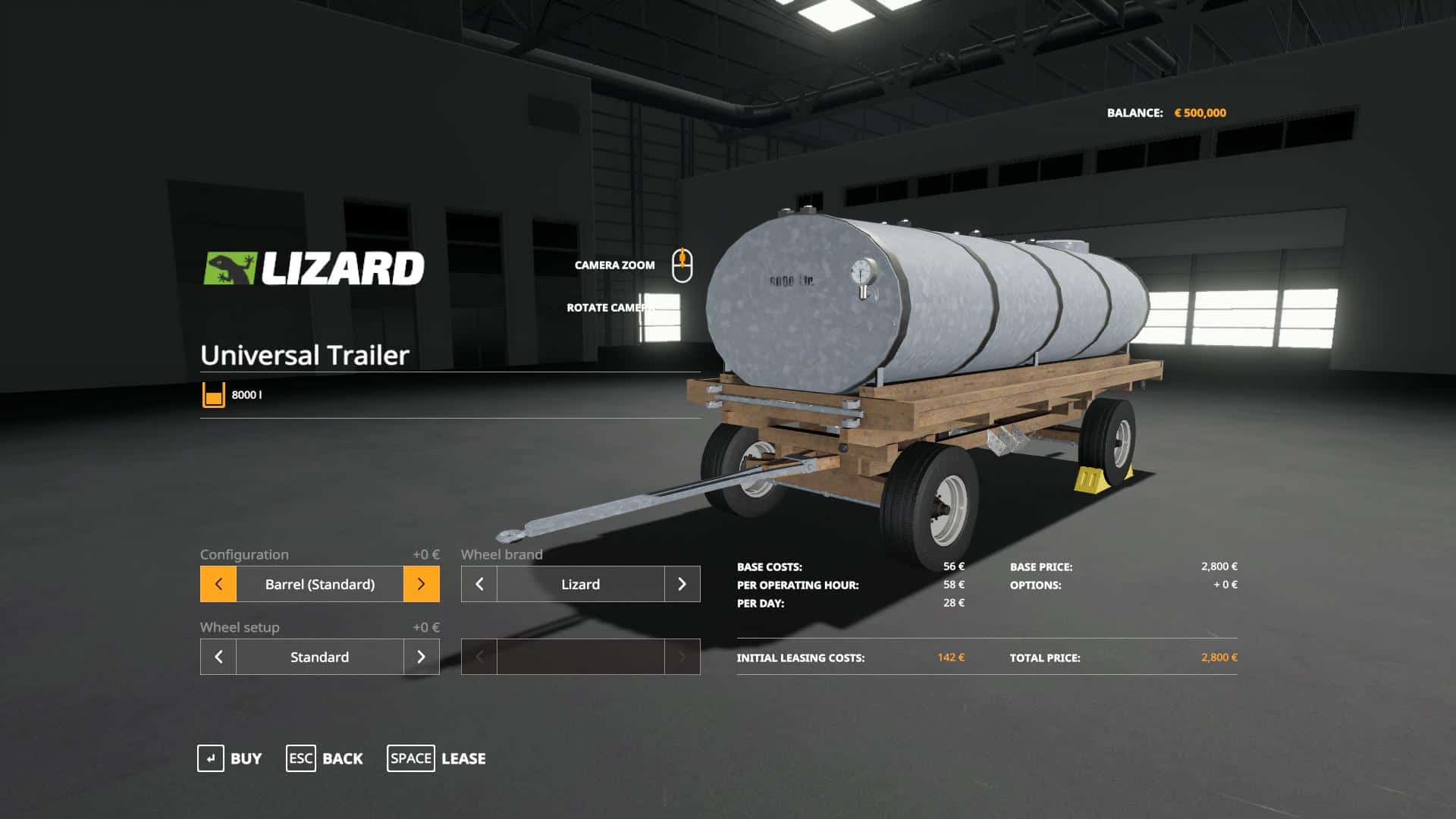Select next Configuration option
Screen dimensions: 1456x819
coord(421,584)
